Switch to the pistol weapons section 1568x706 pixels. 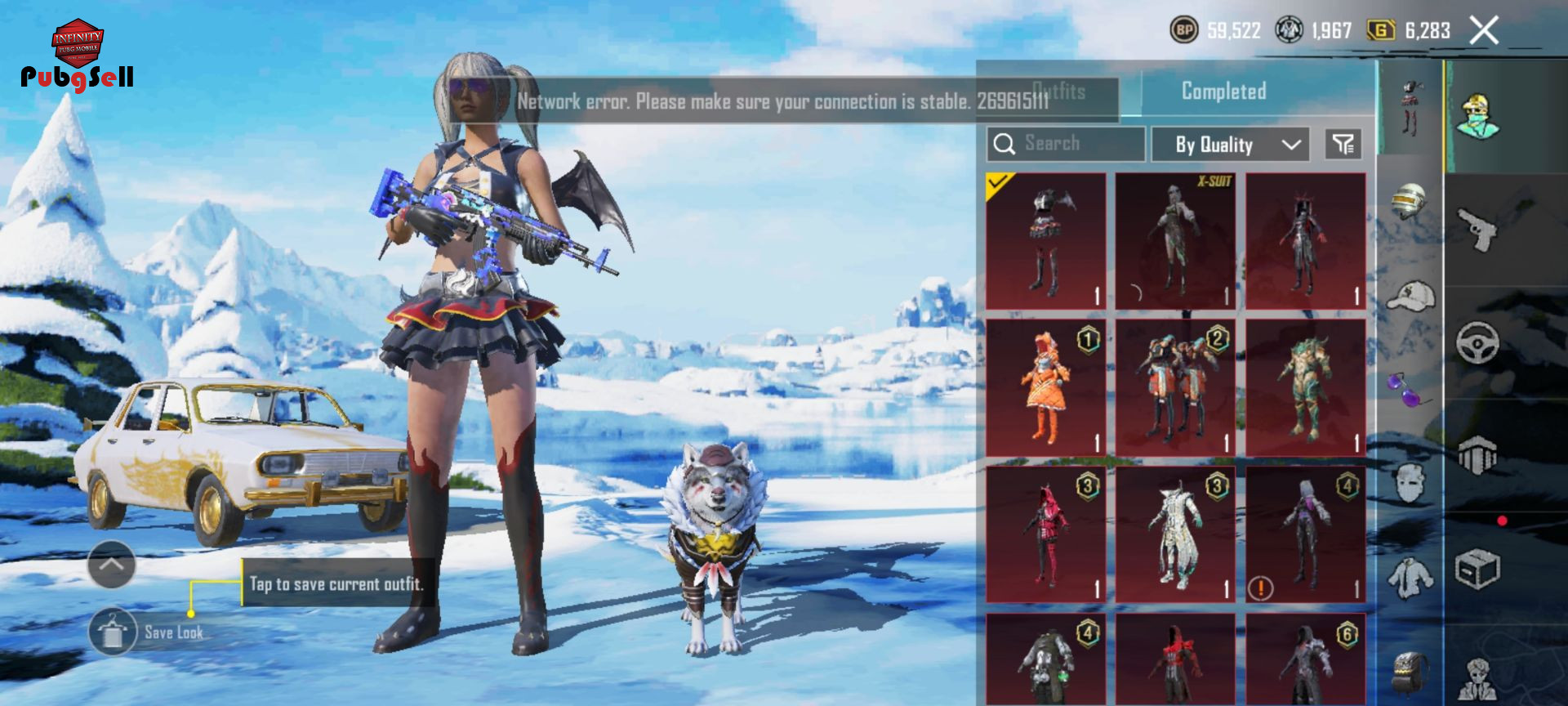(1477, 230)
